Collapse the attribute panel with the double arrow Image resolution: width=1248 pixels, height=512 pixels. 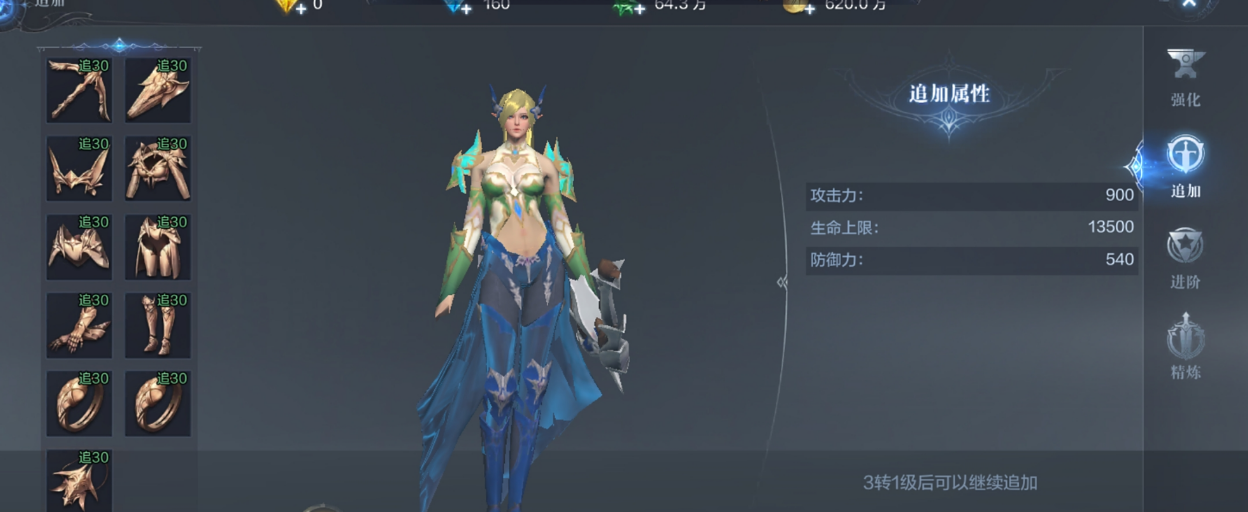click(782, 282)
